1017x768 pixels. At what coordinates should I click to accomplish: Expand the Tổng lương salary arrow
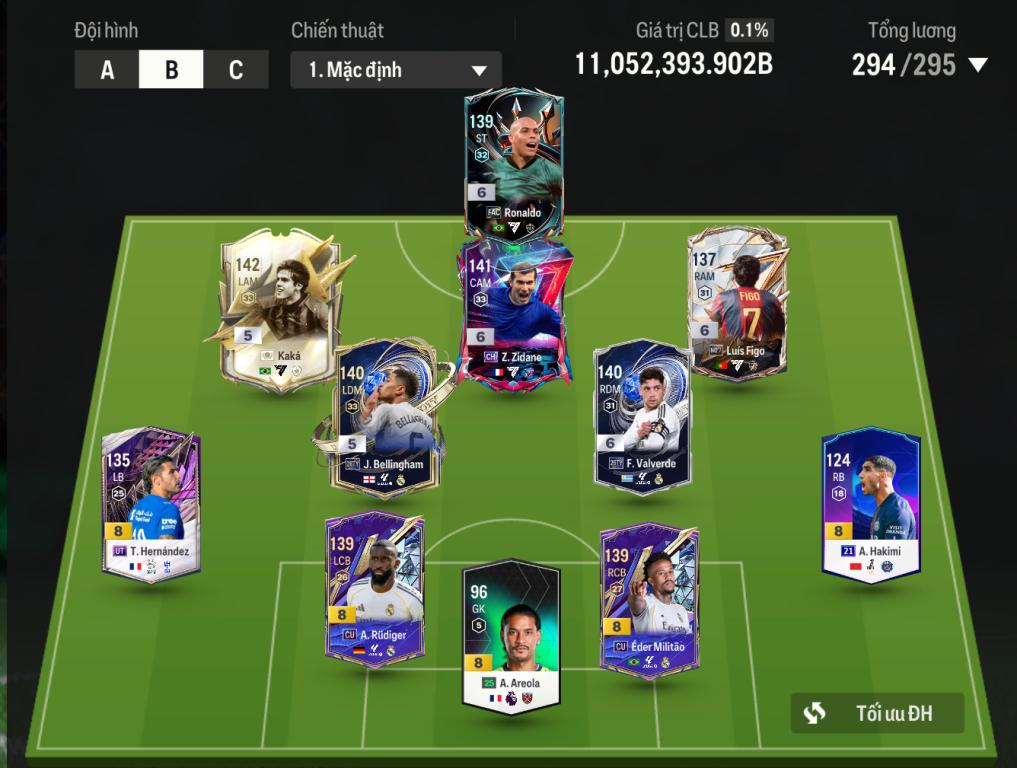(977, 66)
